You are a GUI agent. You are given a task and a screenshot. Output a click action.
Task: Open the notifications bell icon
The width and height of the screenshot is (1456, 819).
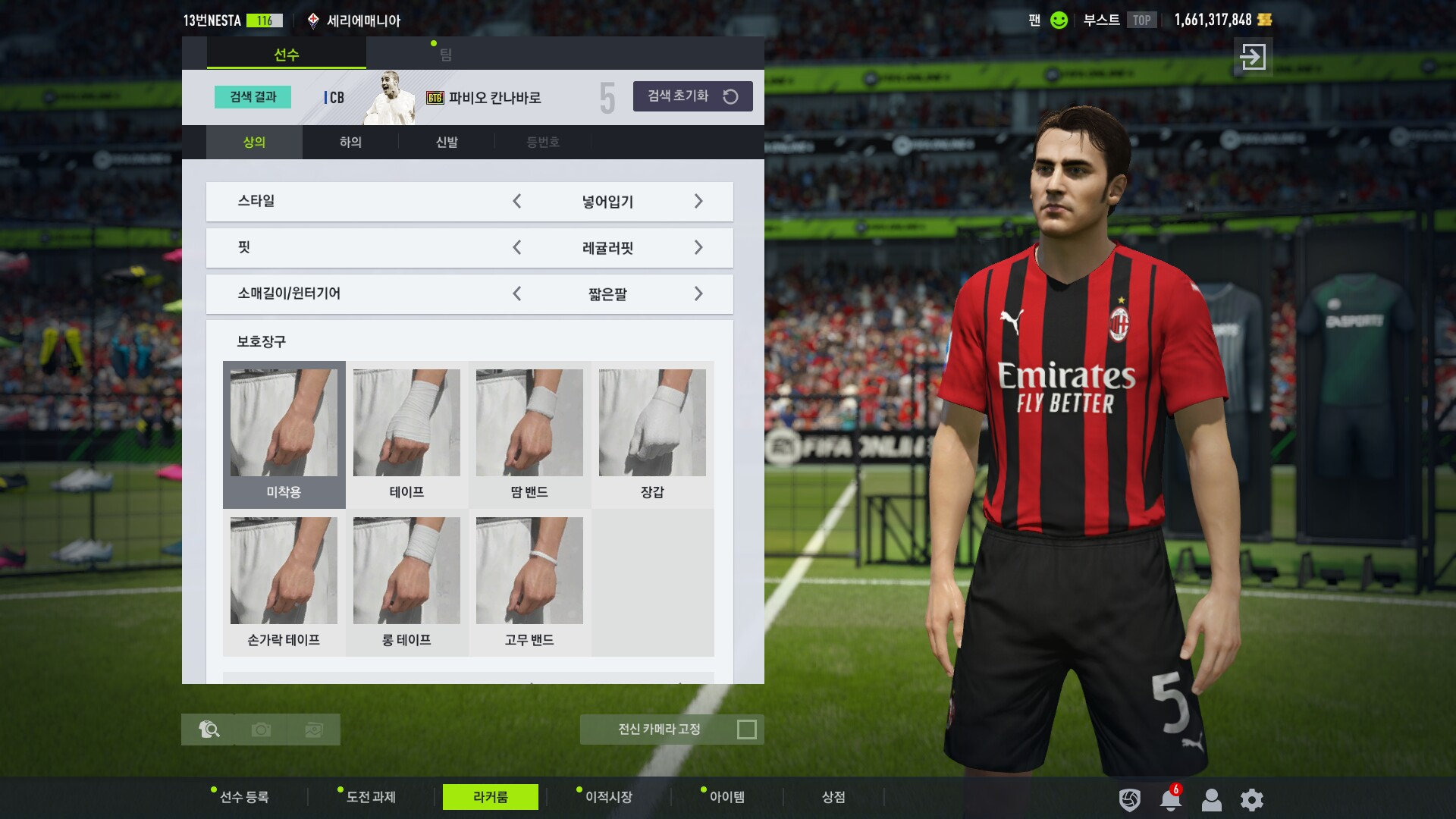click(1170, 799)
